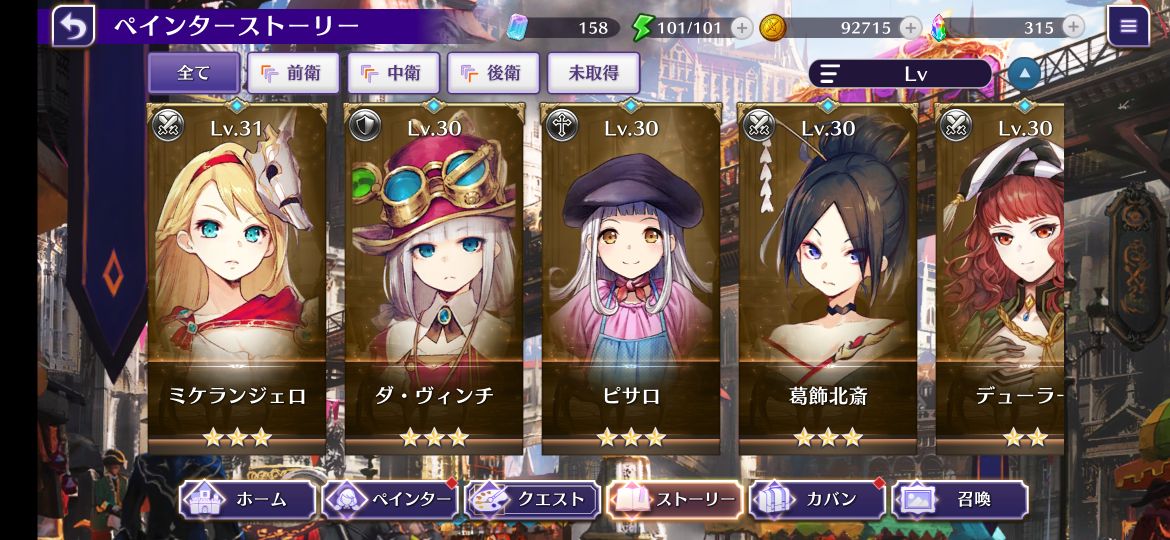Add stamina with the plus button
The height and width of the screenshot is (540, 1170).
coord(742,28)
